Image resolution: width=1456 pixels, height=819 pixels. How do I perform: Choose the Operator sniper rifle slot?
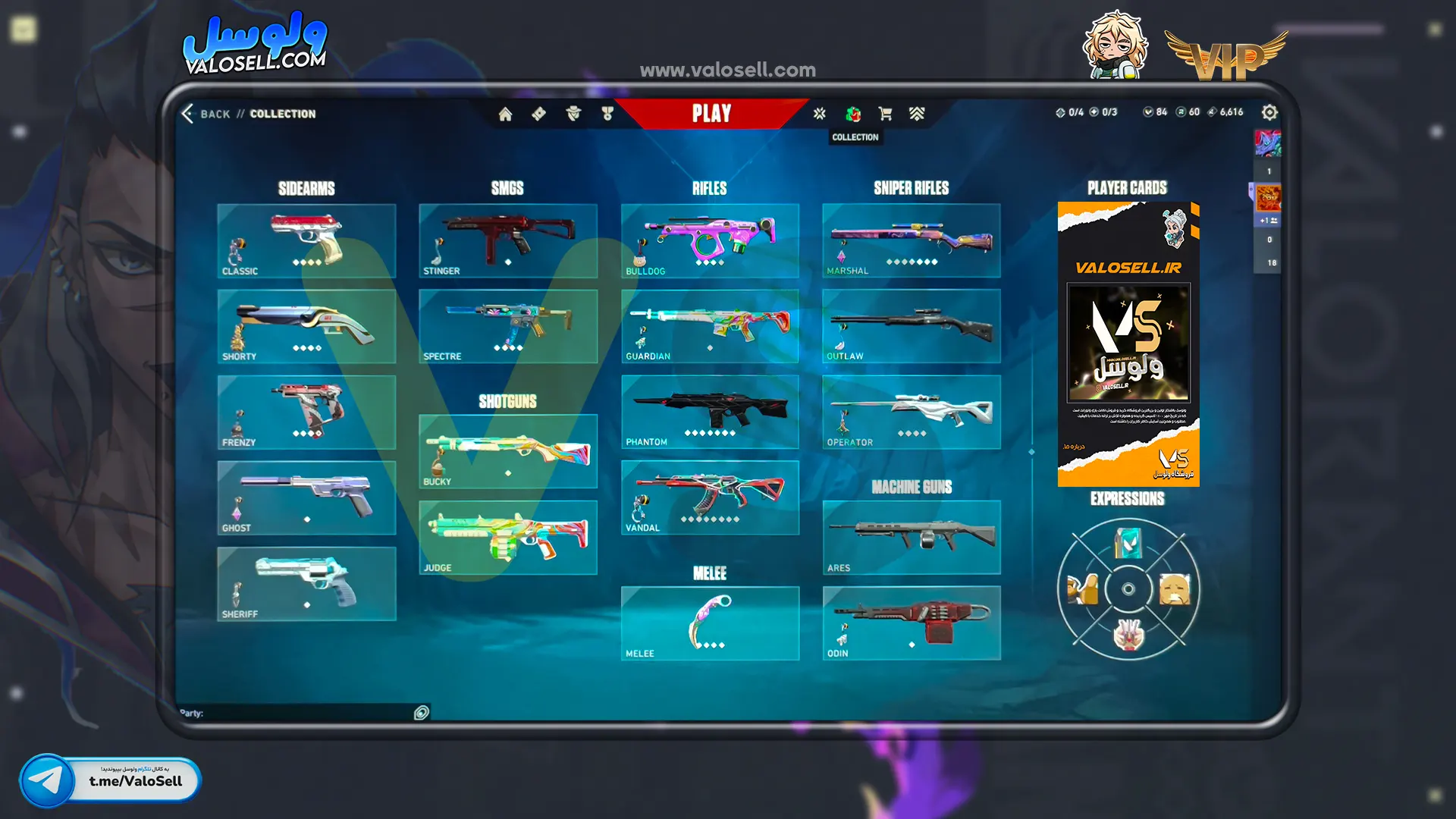911,412
